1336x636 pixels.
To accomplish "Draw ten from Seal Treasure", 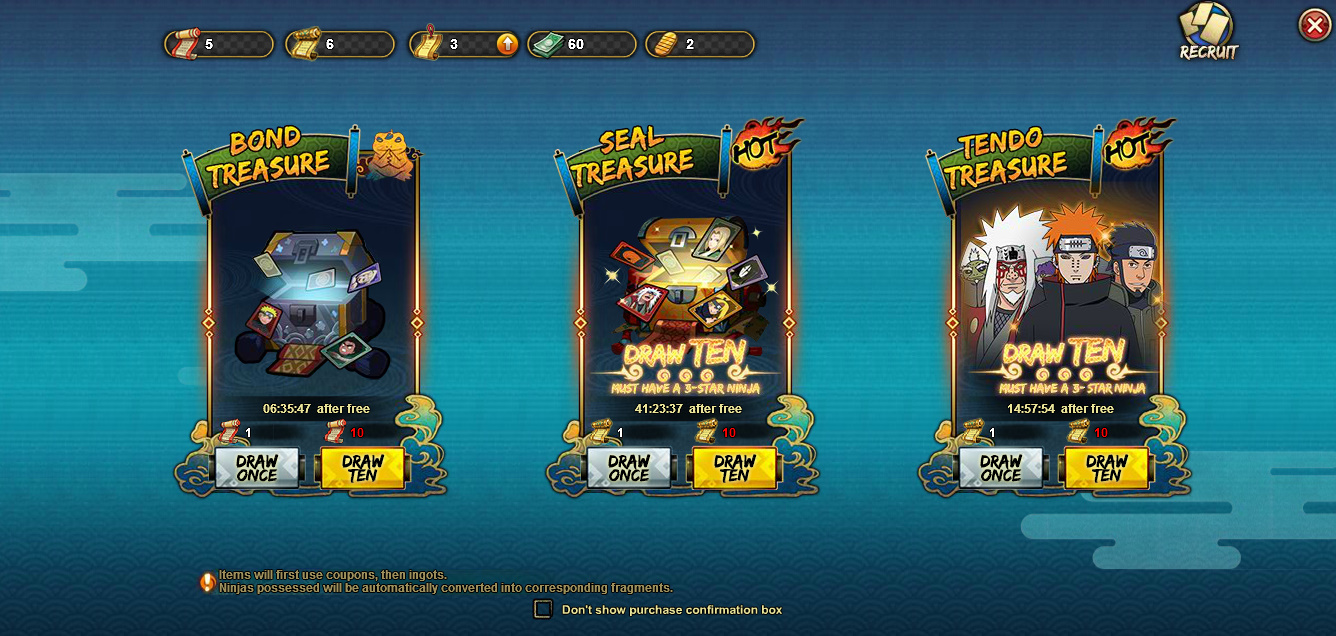I will coord(734,467).
